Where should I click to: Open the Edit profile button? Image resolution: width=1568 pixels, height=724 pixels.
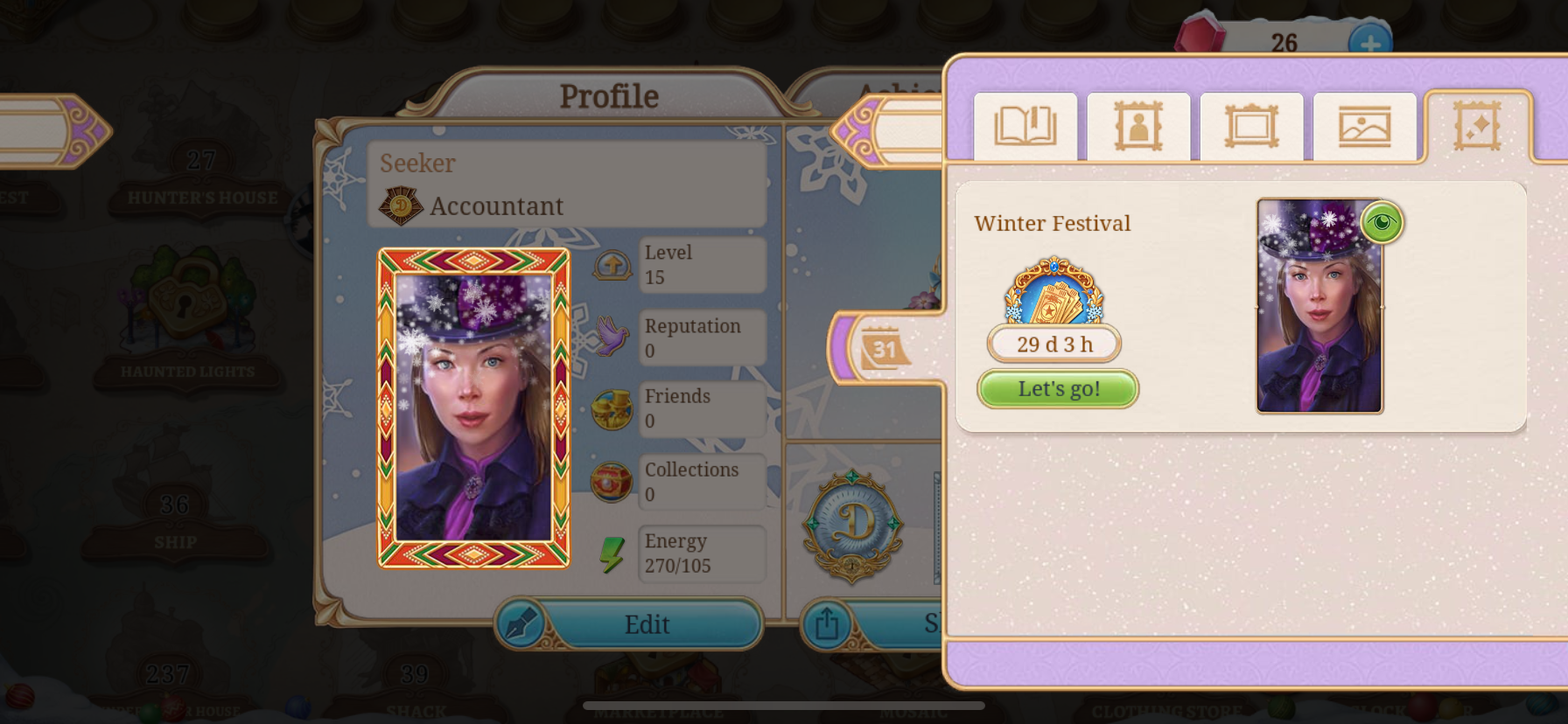coord(629,623)
